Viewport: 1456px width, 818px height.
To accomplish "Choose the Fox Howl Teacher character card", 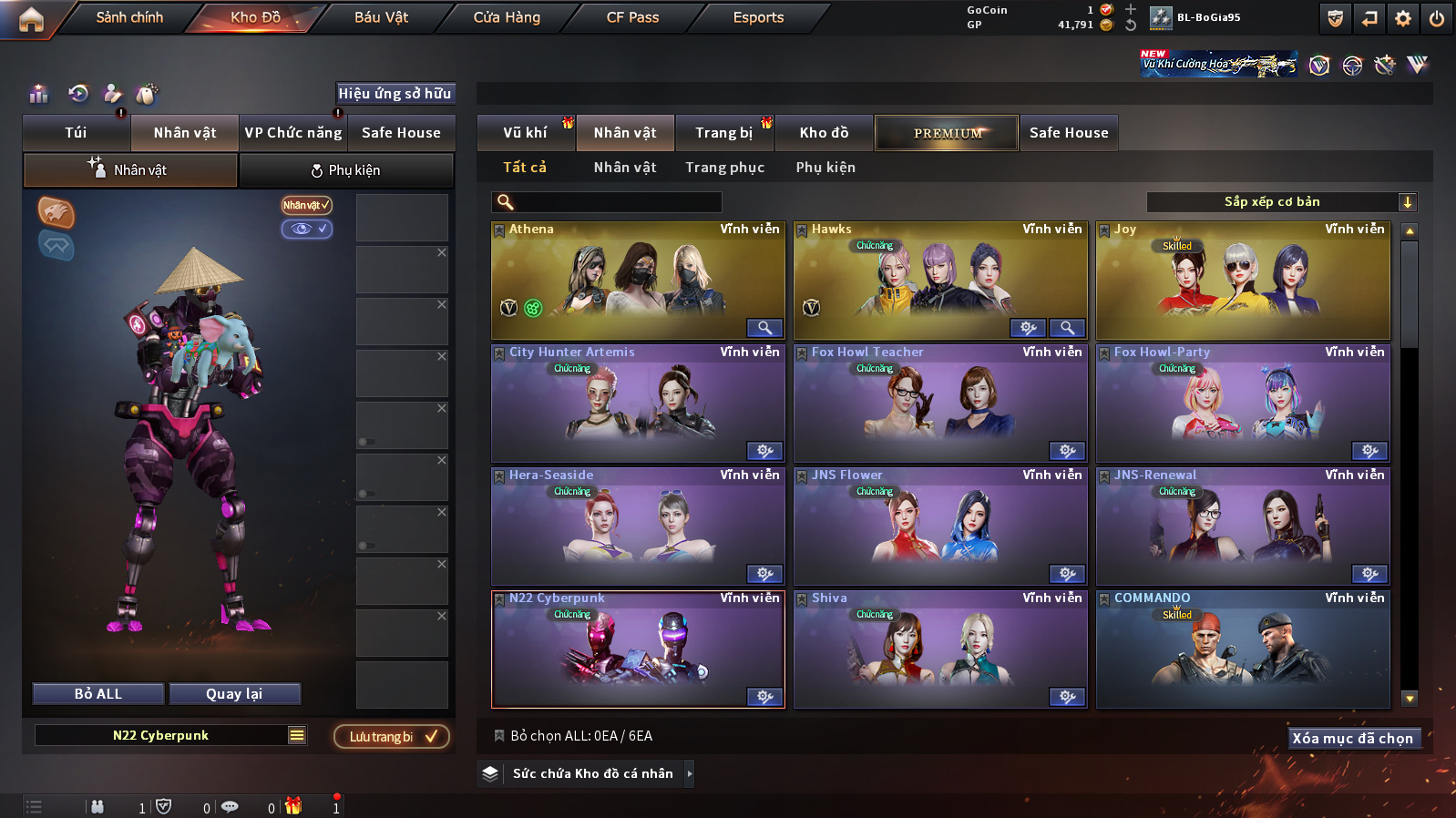I will 940,403.
